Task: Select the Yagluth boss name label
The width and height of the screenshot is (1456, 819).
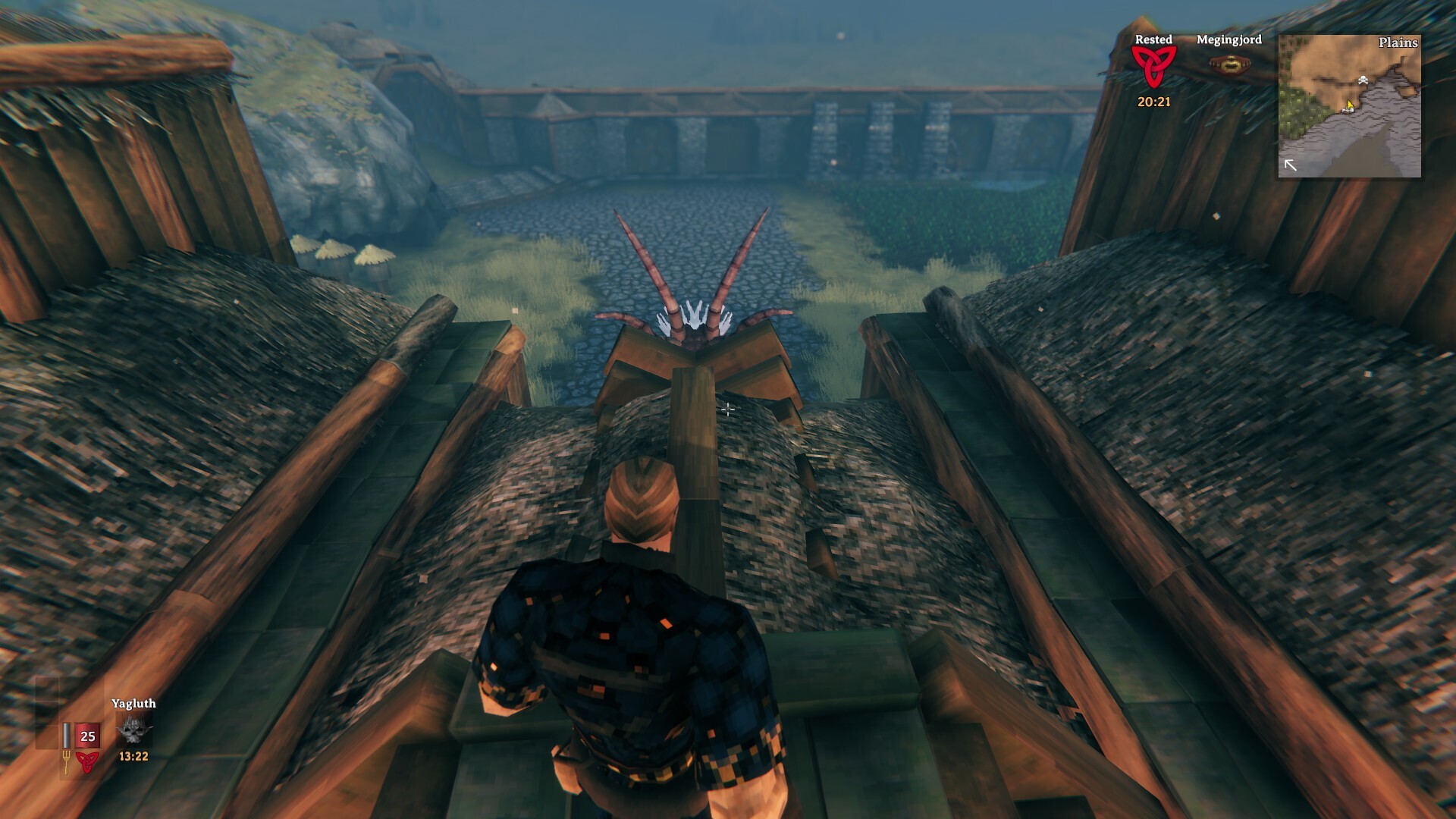Action: coord(133,703)
